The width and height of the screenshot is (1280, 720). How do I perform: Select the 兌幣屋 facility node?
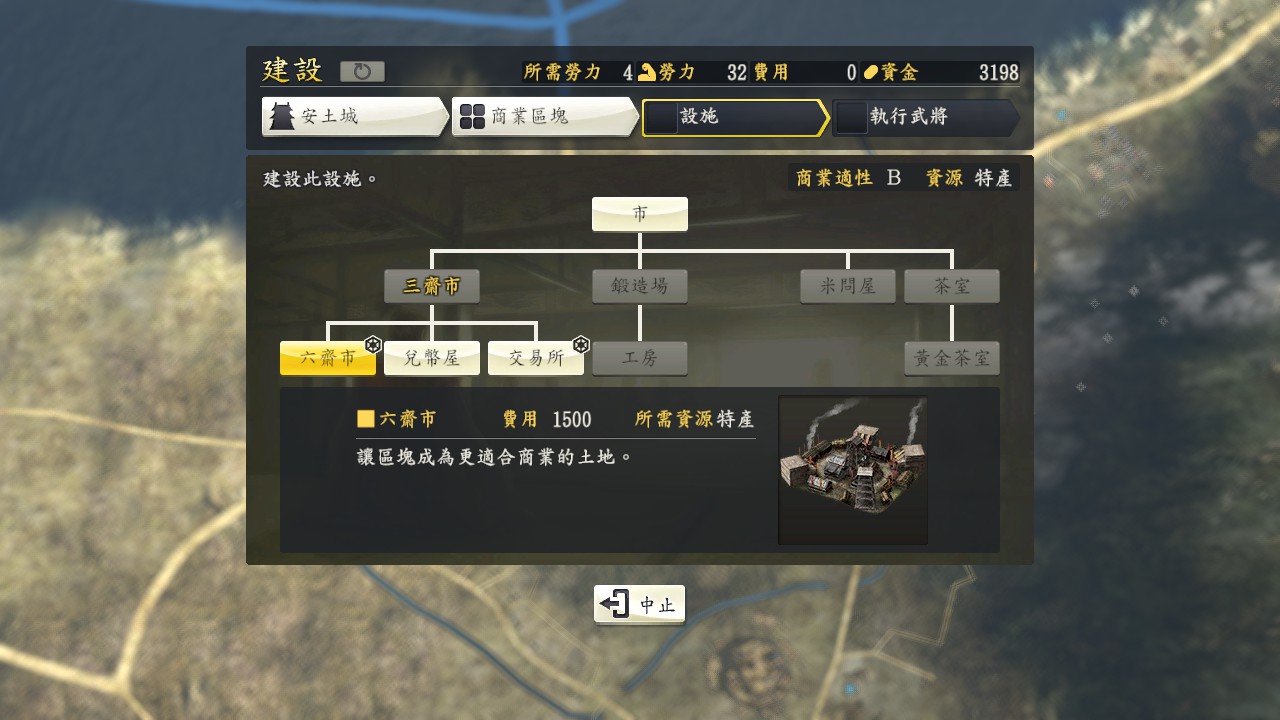click(432, 357)
